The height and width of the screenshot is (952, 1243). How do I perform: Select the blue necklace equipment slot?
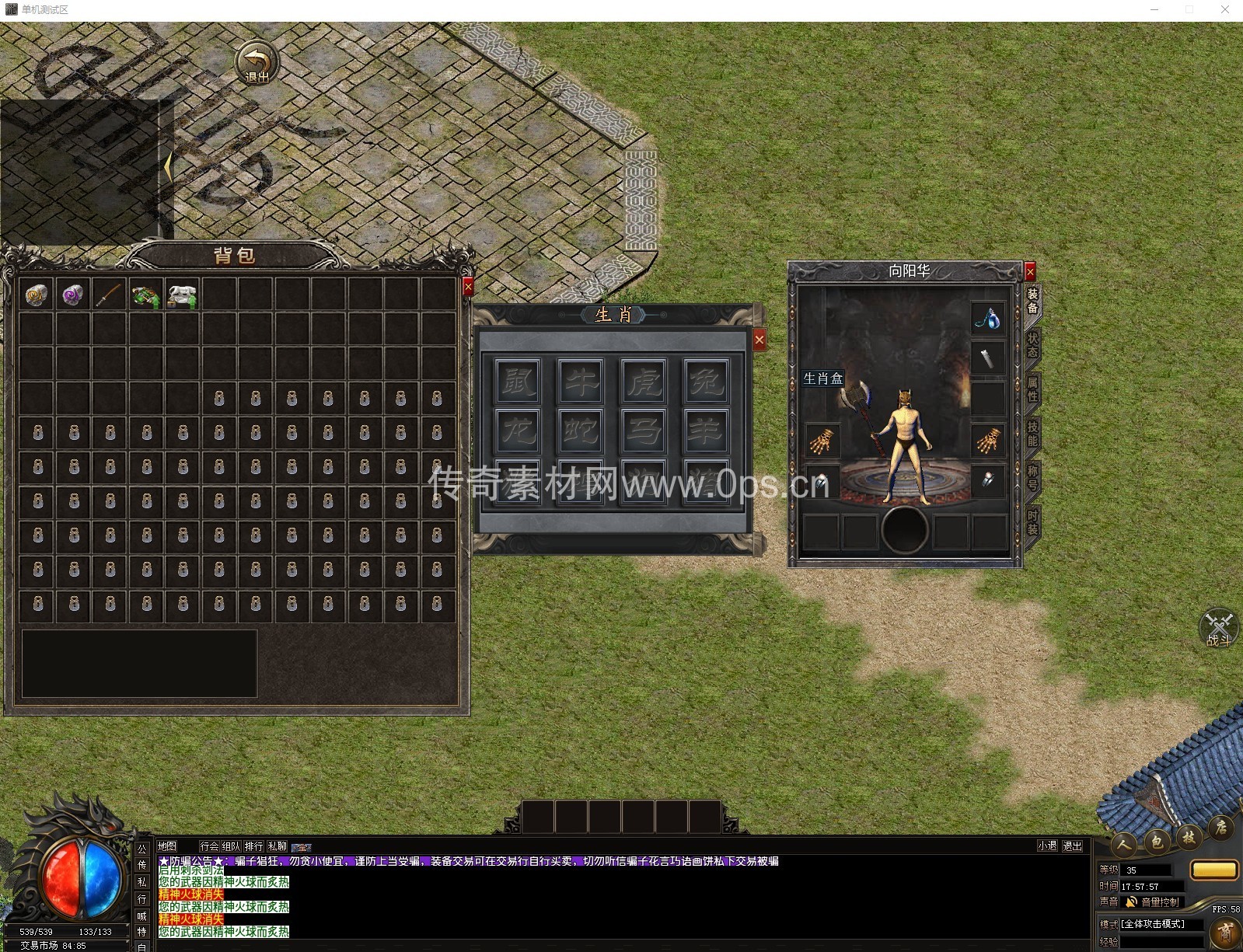tap(988, 318)
